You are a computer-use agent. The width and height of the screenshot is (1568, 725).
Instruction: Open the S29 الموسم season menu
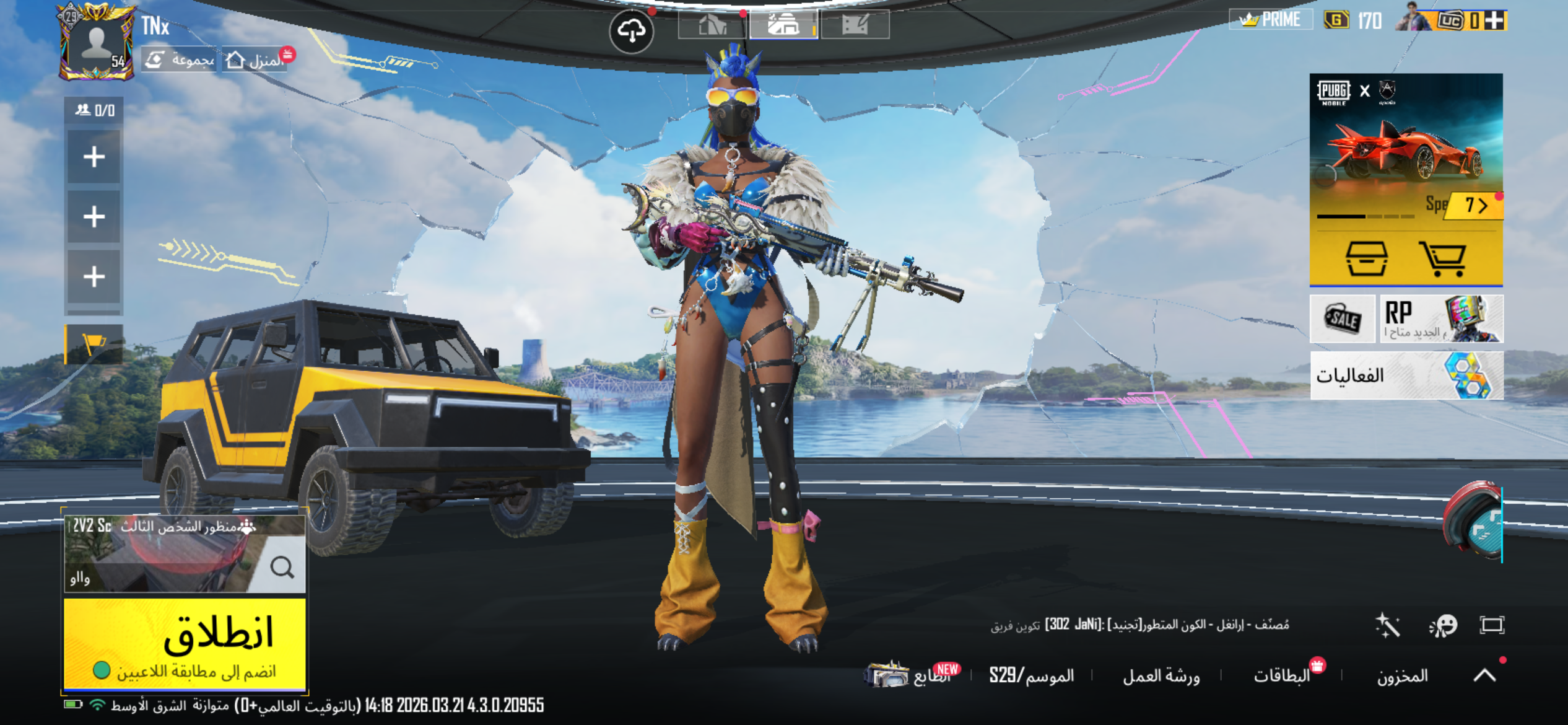pos(1031,675)
